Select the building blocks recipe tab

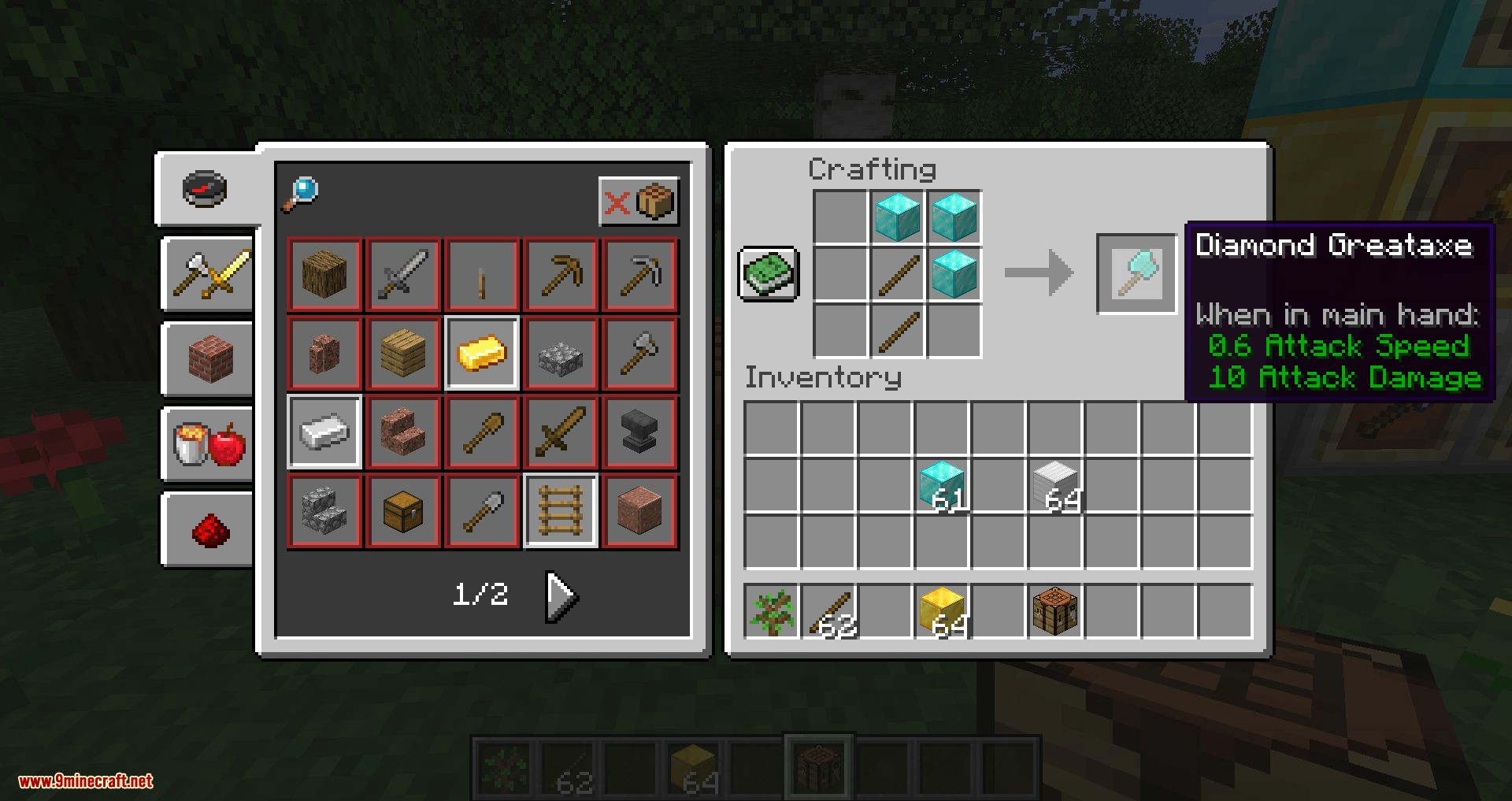pos(210,359)
